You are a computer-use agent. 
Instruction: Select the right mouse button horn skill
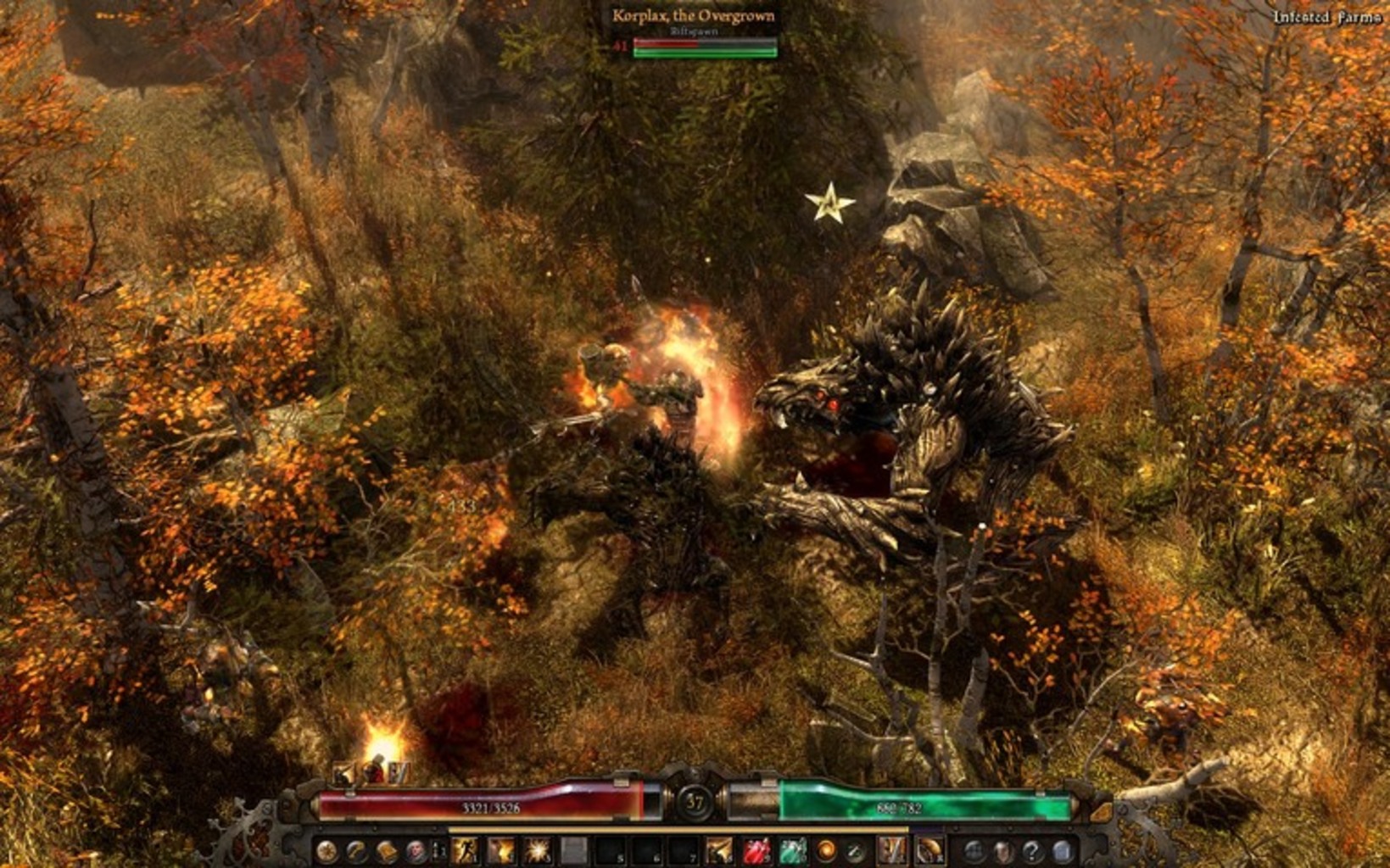click(929, 850)
